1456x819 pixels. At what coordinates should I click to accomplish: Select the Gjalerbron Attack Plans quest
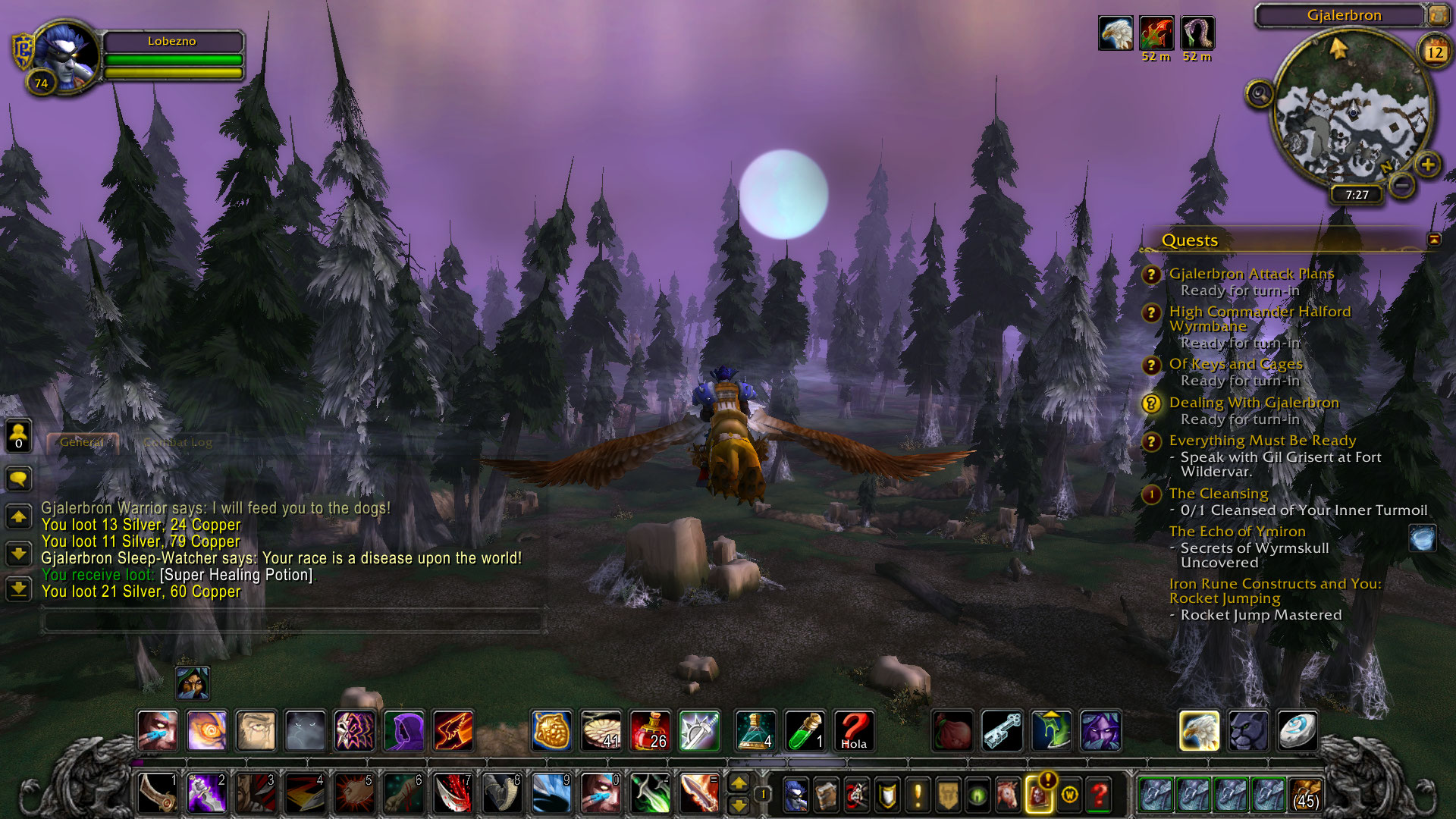pyautogui.click(x=1250, y=274)
